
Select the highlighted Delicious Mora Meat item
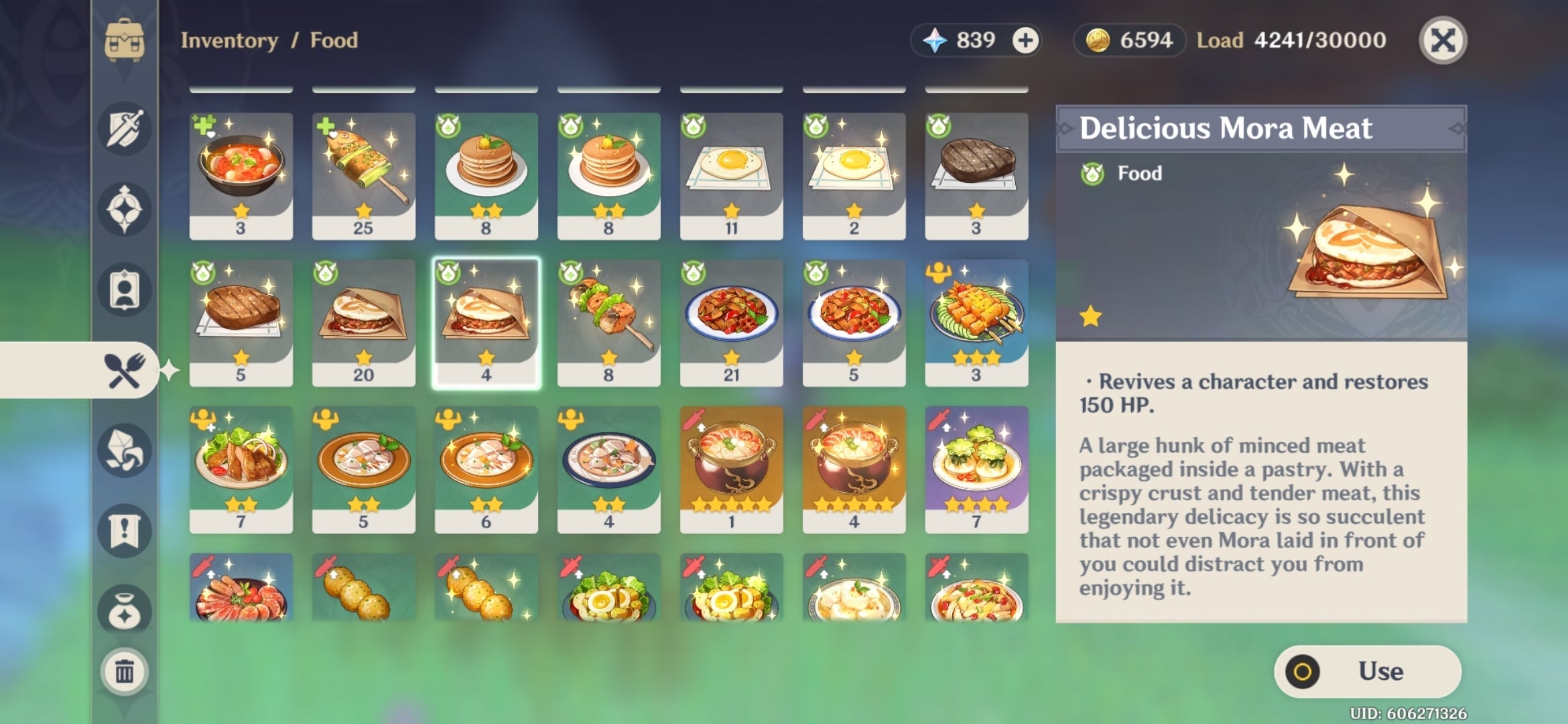[486, 322]
